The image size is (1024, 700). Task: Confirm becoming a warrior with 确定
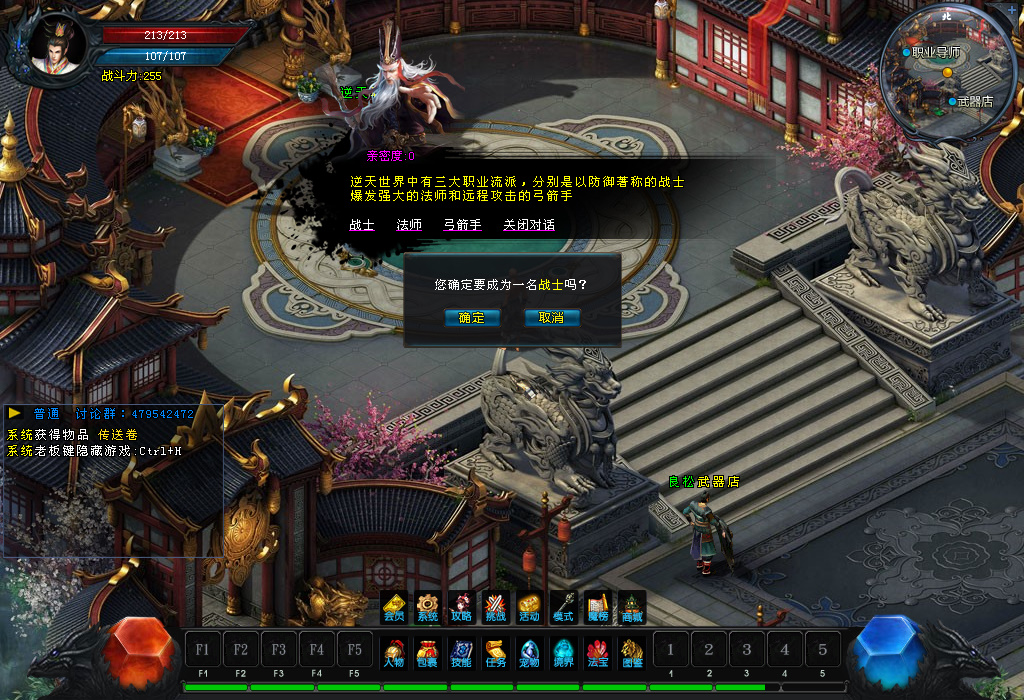[471, 318]
